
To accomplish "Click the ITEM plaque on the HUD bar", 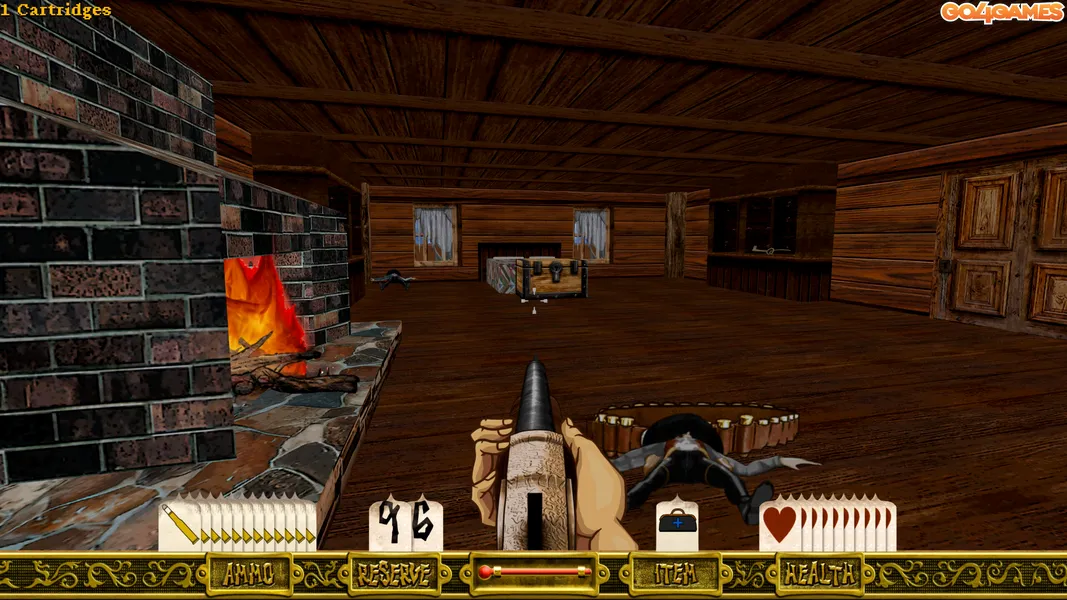I will click(x=675, y=574).
